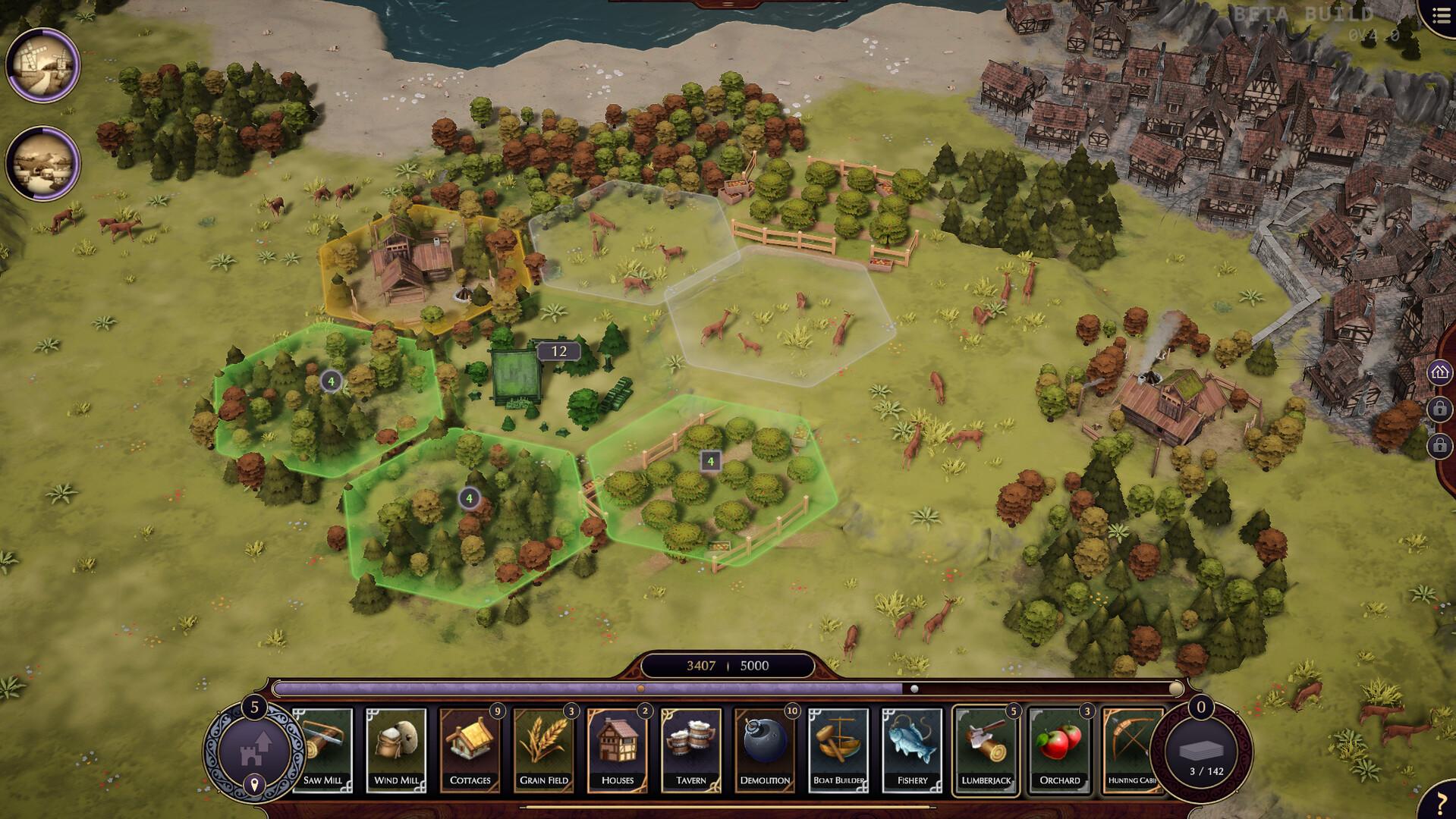This screenshot has height=819, width=1456.
Task: Select the Grain Field card
Action: click(543, 750)
